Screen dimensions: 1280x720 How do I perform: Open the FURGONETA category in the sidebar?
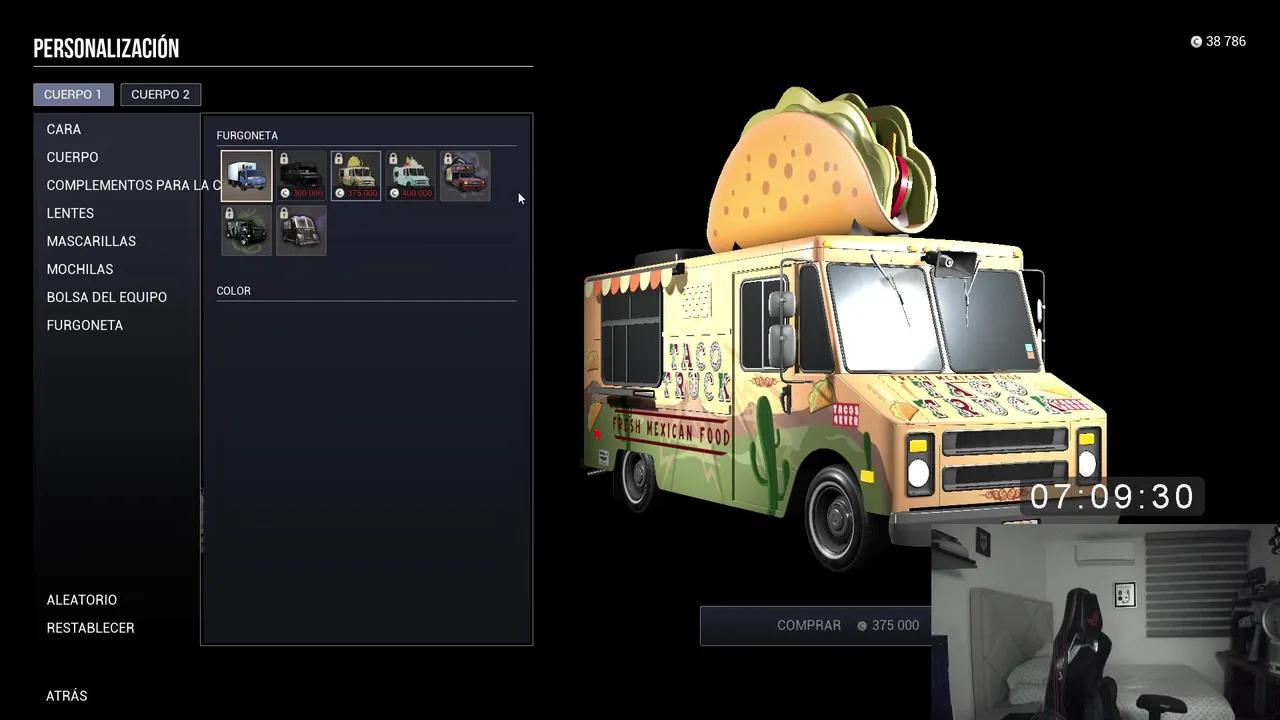pyautogui.click(x=84, y=325)
